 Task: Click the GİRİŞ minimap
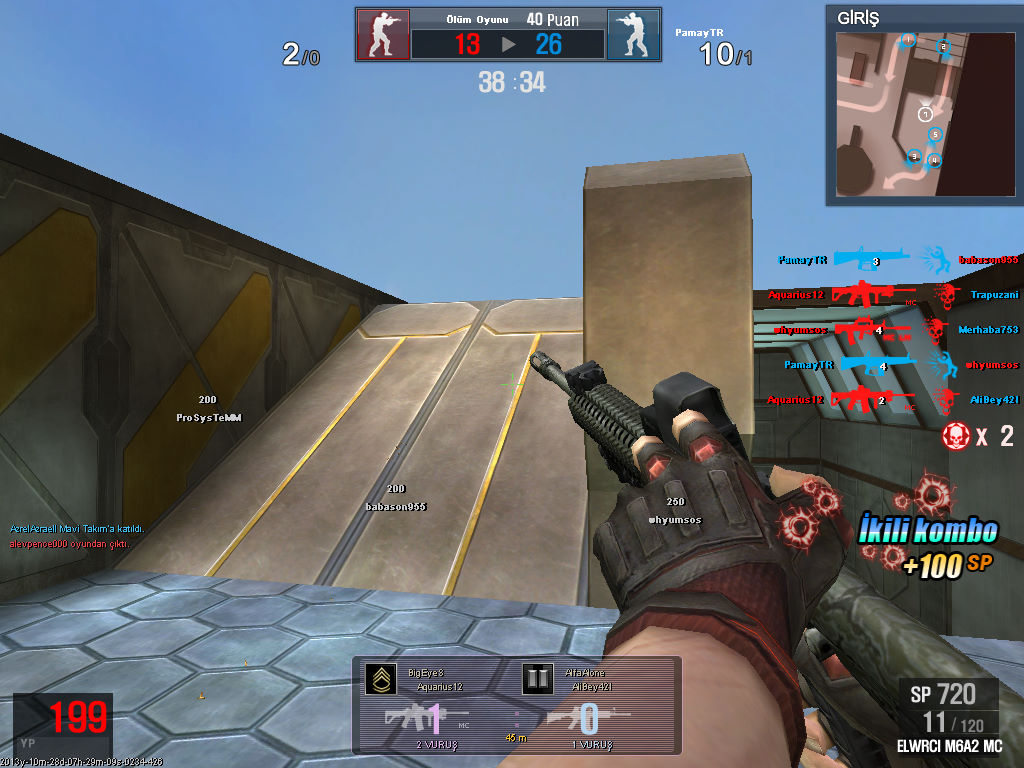922,115
